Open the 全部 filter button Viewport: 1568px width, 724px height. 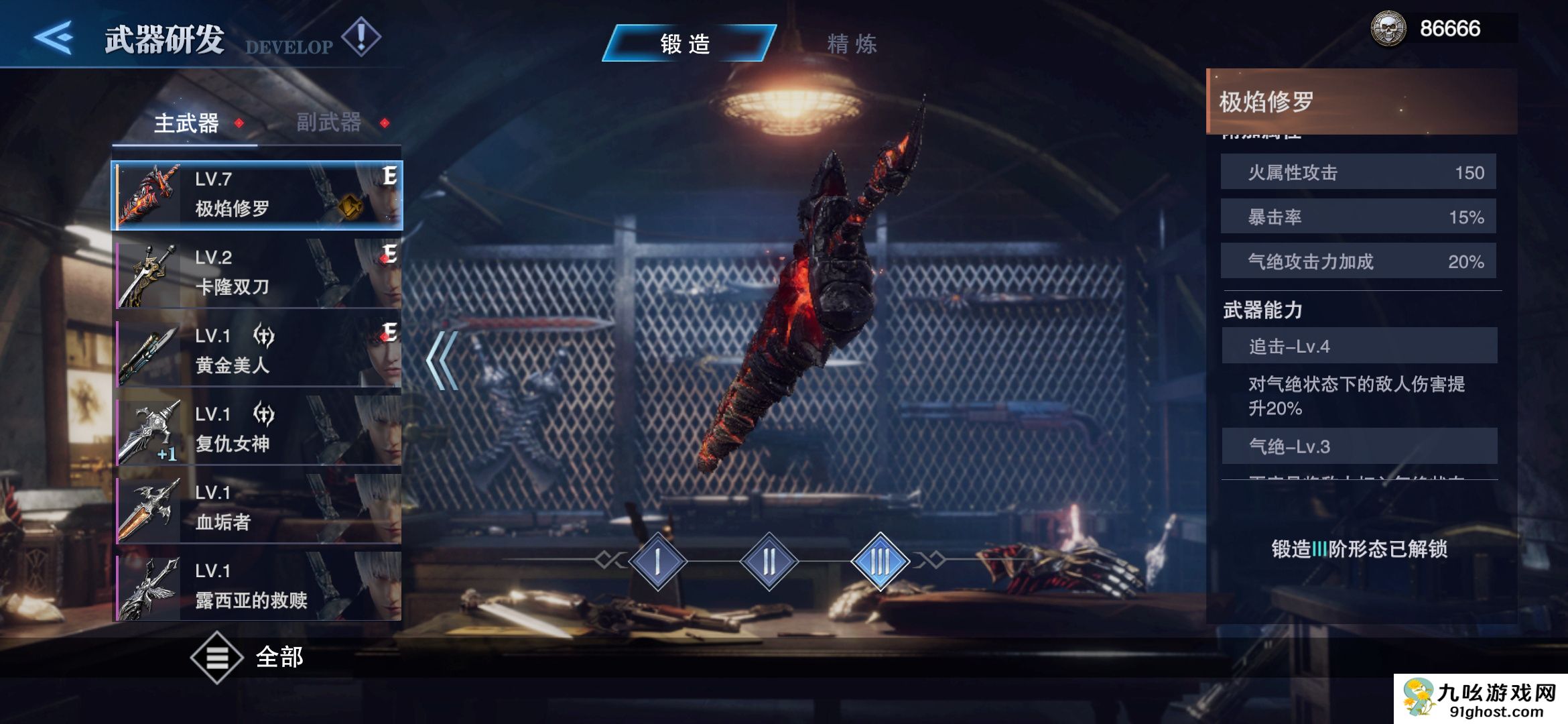247,657
